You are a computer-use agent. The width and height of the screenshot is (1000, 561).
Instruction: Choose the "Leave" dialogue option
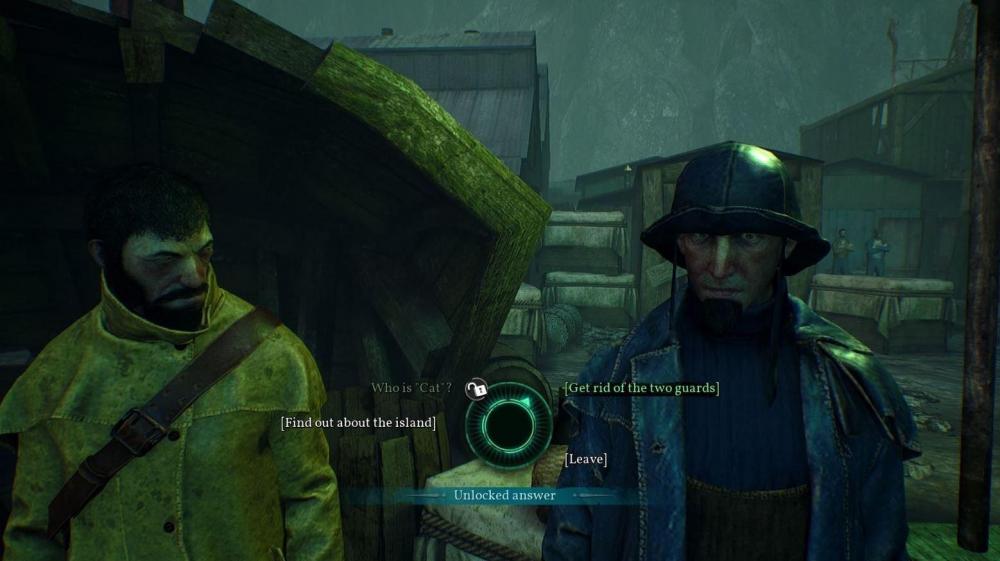point(586,459)
